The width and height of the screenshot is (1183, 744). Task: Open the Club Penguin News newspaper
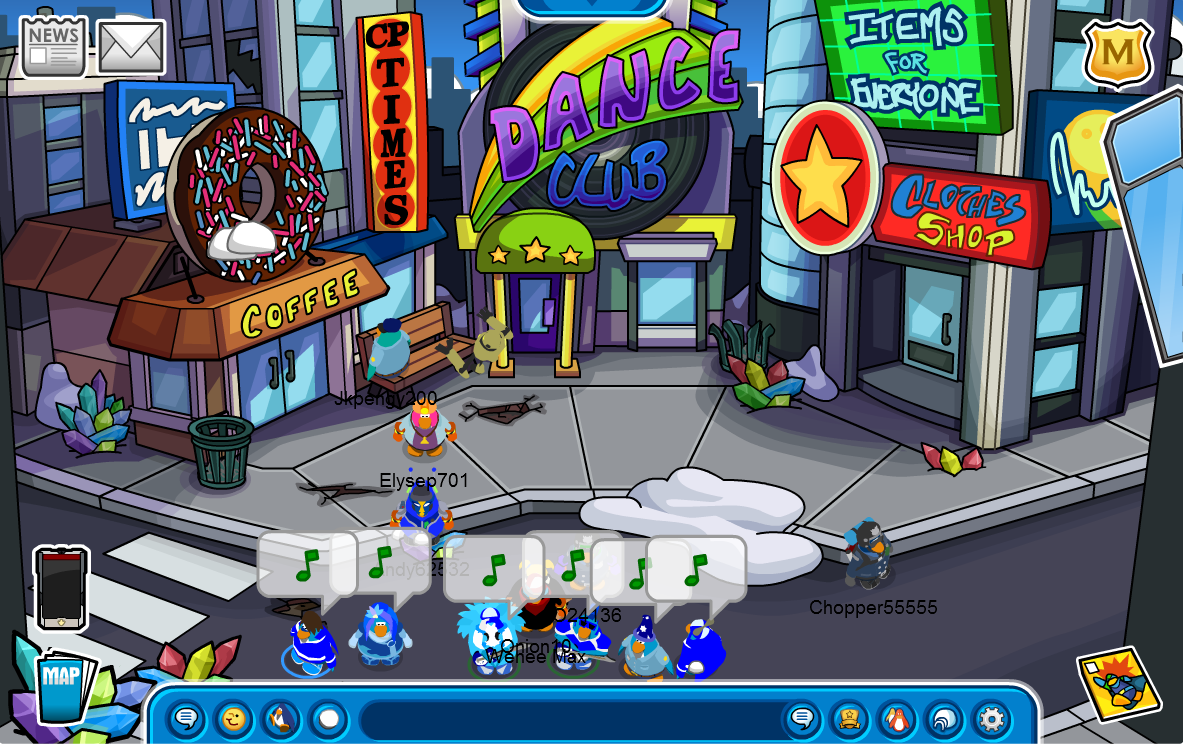pyautogui.click(x=53, y=46)
